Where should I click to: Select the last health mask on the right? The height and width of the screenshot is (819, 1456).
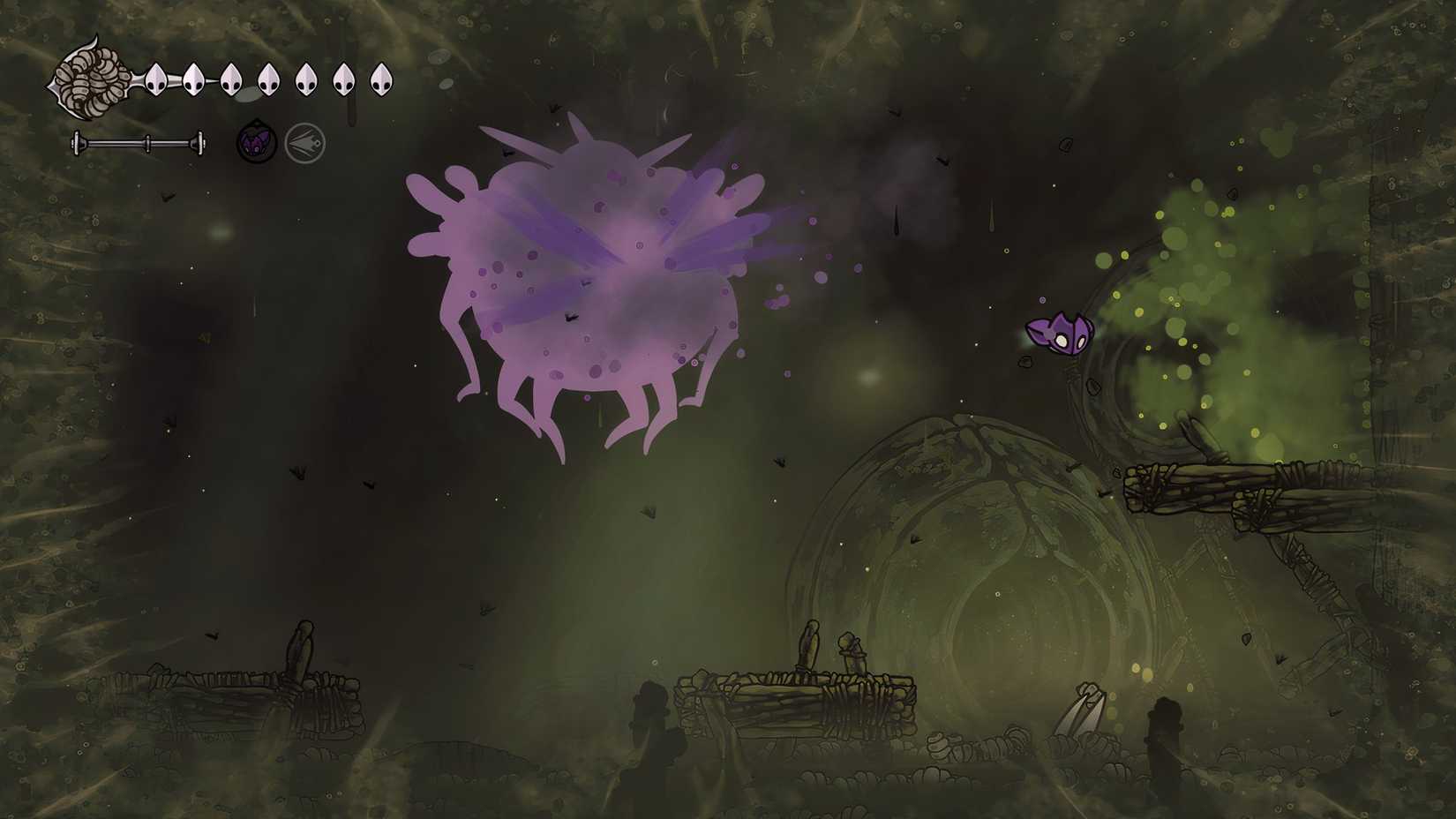point(382,80)
